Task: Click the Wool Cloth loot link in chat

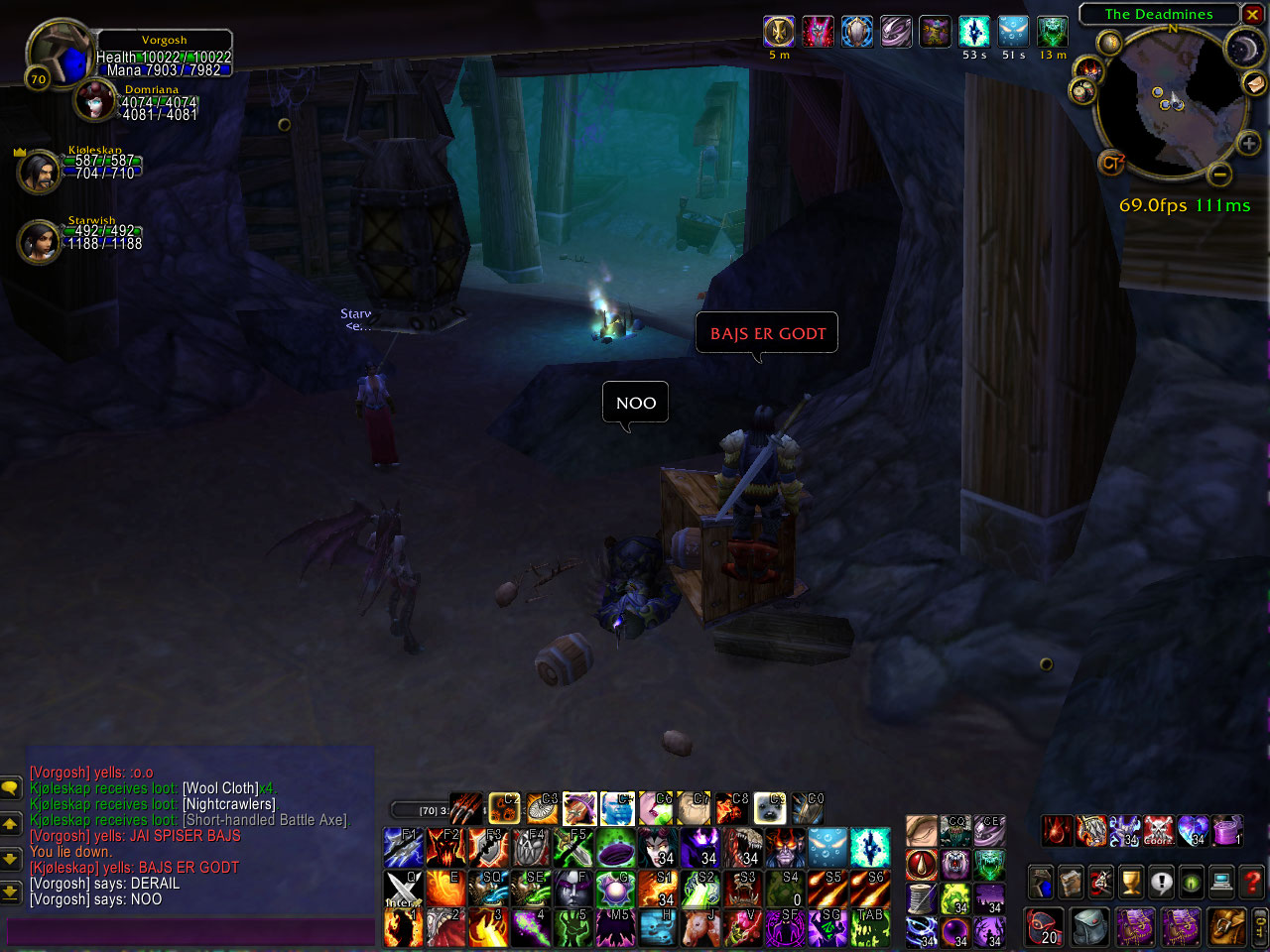Action: click(220, 788)
